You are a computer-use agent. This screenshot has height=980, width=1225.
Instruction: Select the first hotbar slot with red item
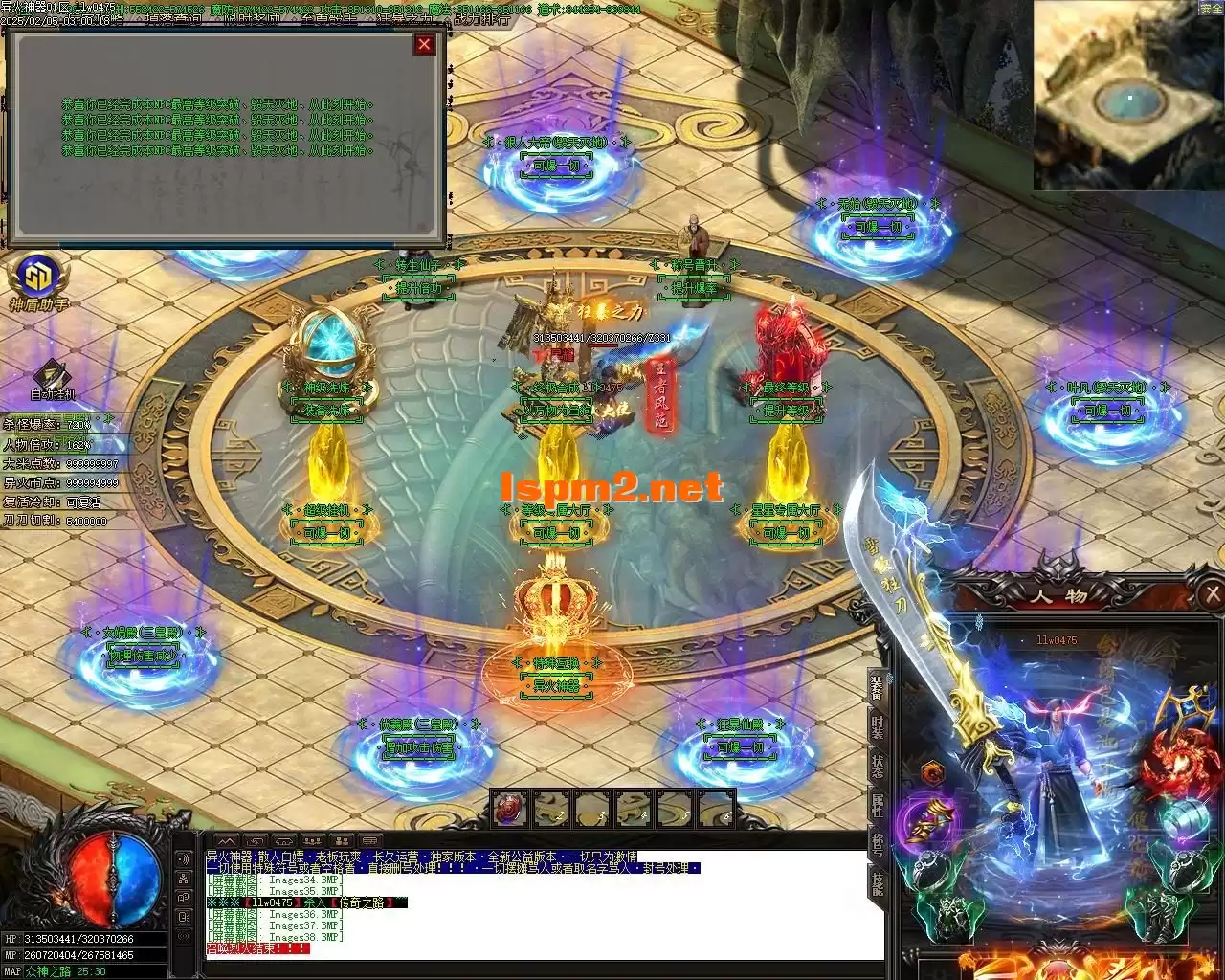509,810
